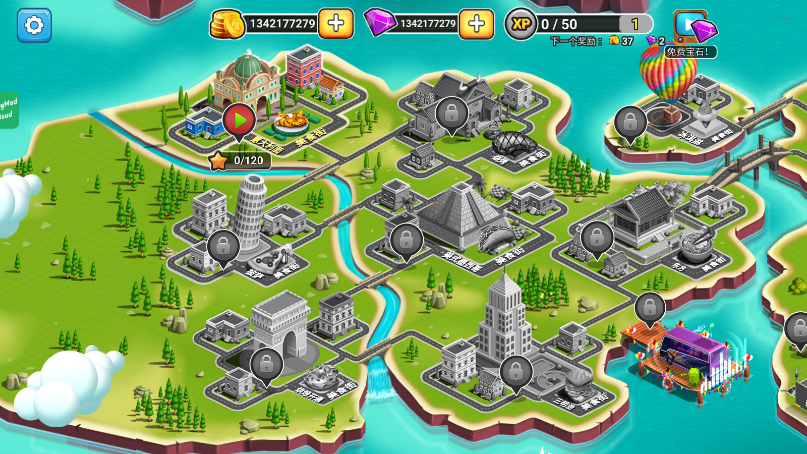Viewport: 807px width, 454px height.
Task: Select the locked Leaning Tower of Pisa level
Action: [222, 245]
